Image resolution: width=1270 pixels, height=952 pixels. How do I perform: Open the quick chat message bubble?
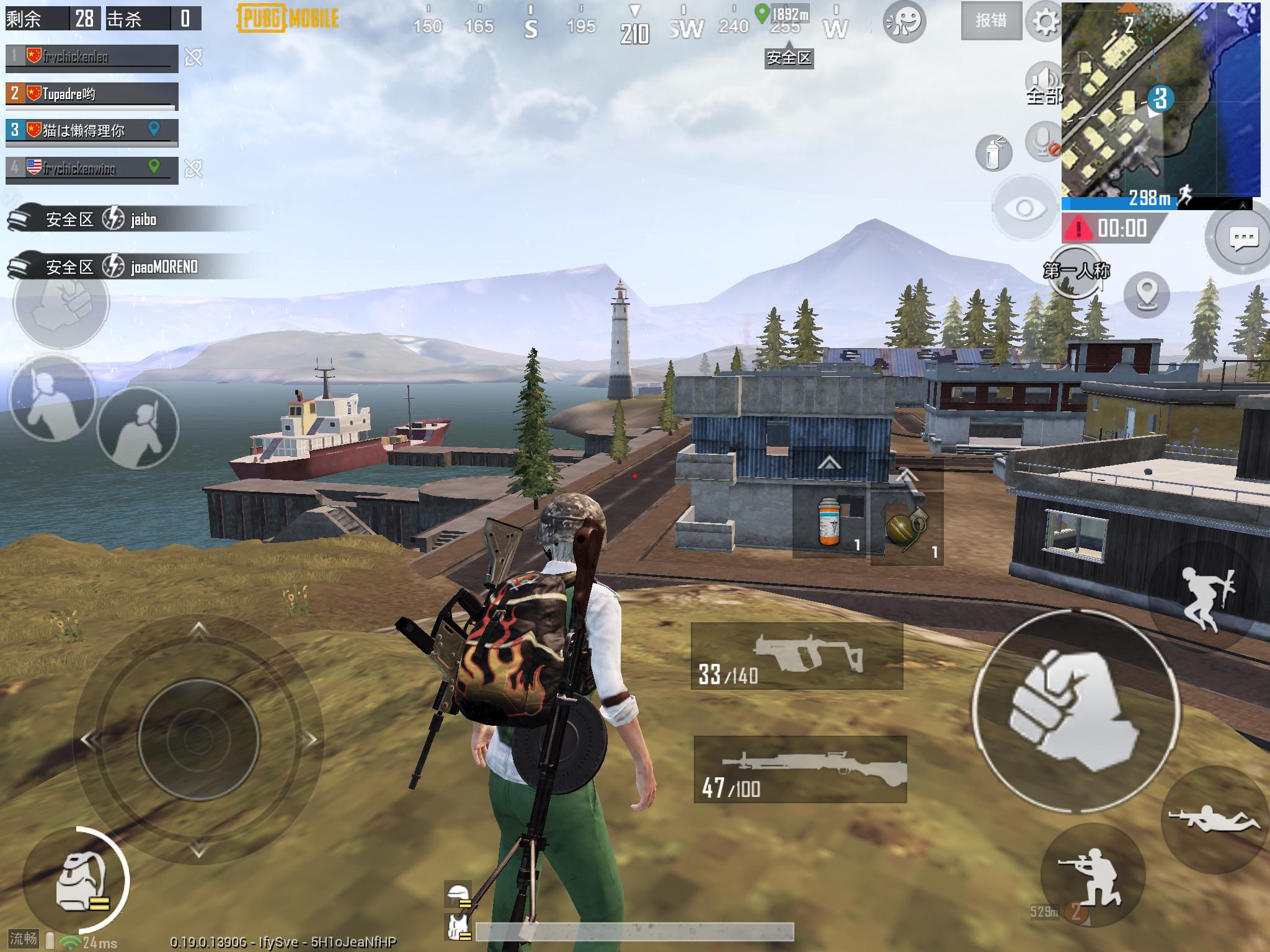(1243, 238)
